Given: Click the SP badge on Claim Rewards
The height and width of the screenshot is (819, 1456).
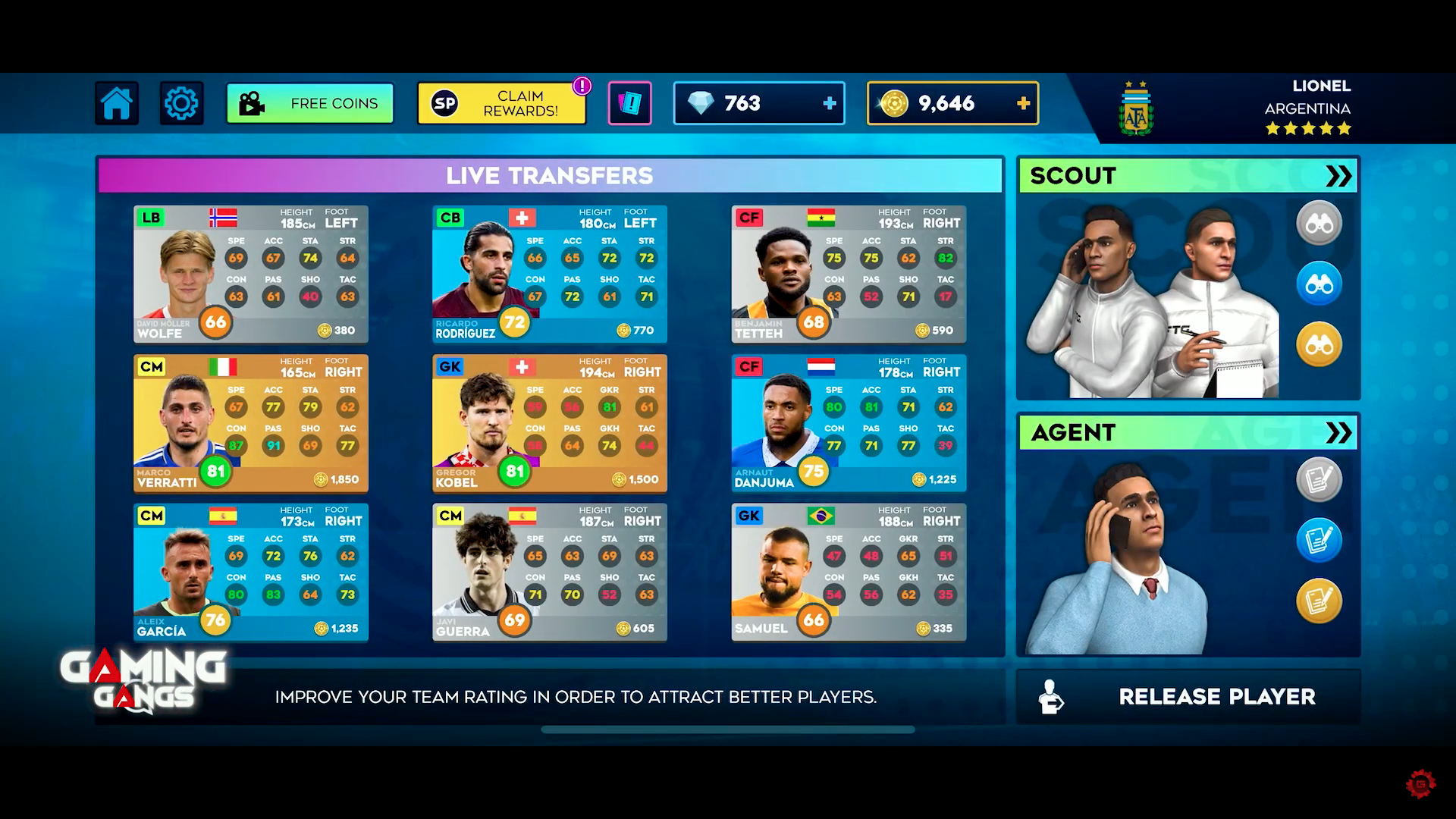Looking at the screenshot, I should (444, 103).
